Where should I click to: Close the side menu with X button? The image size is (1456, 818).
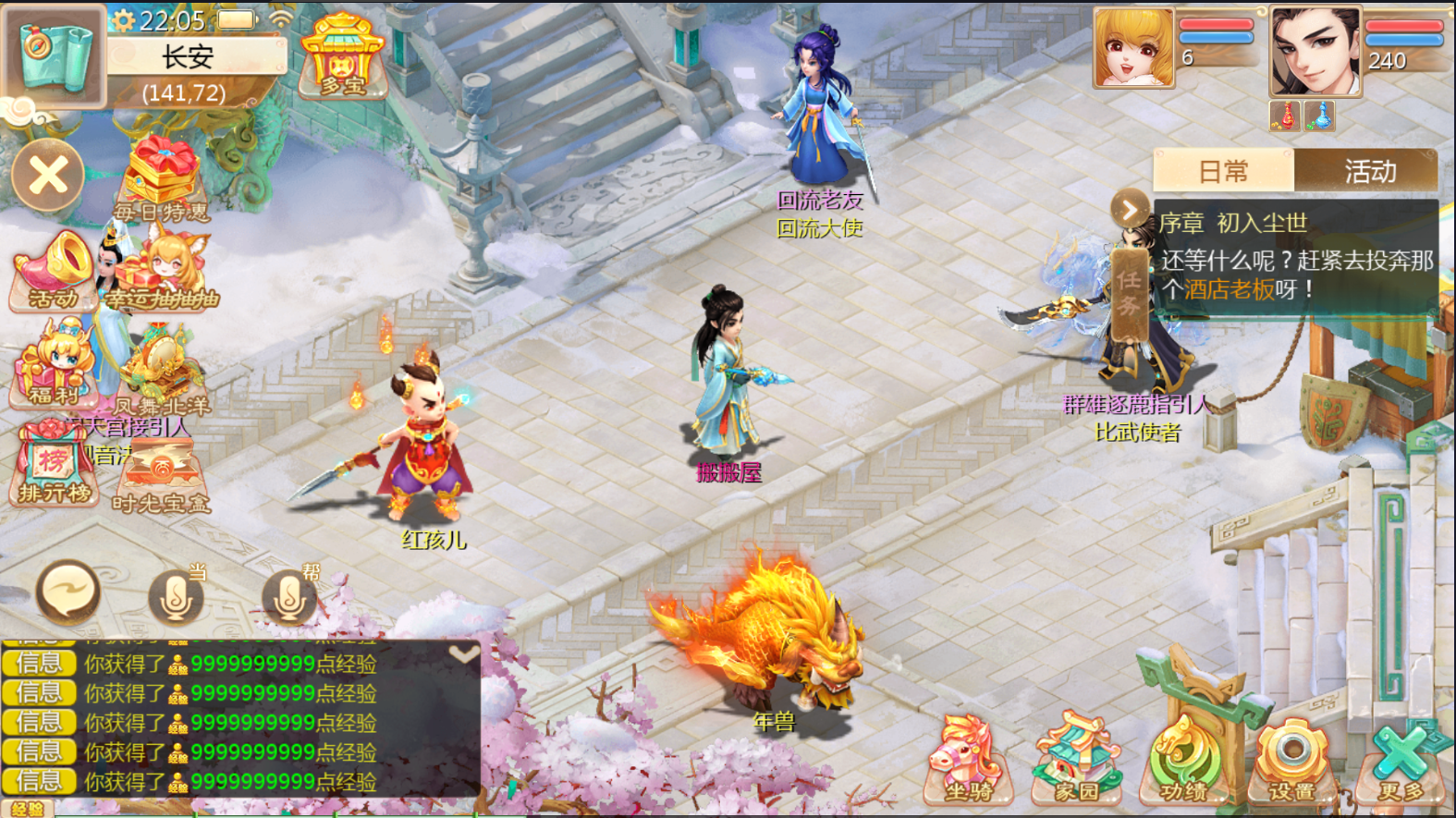(48, 175)
